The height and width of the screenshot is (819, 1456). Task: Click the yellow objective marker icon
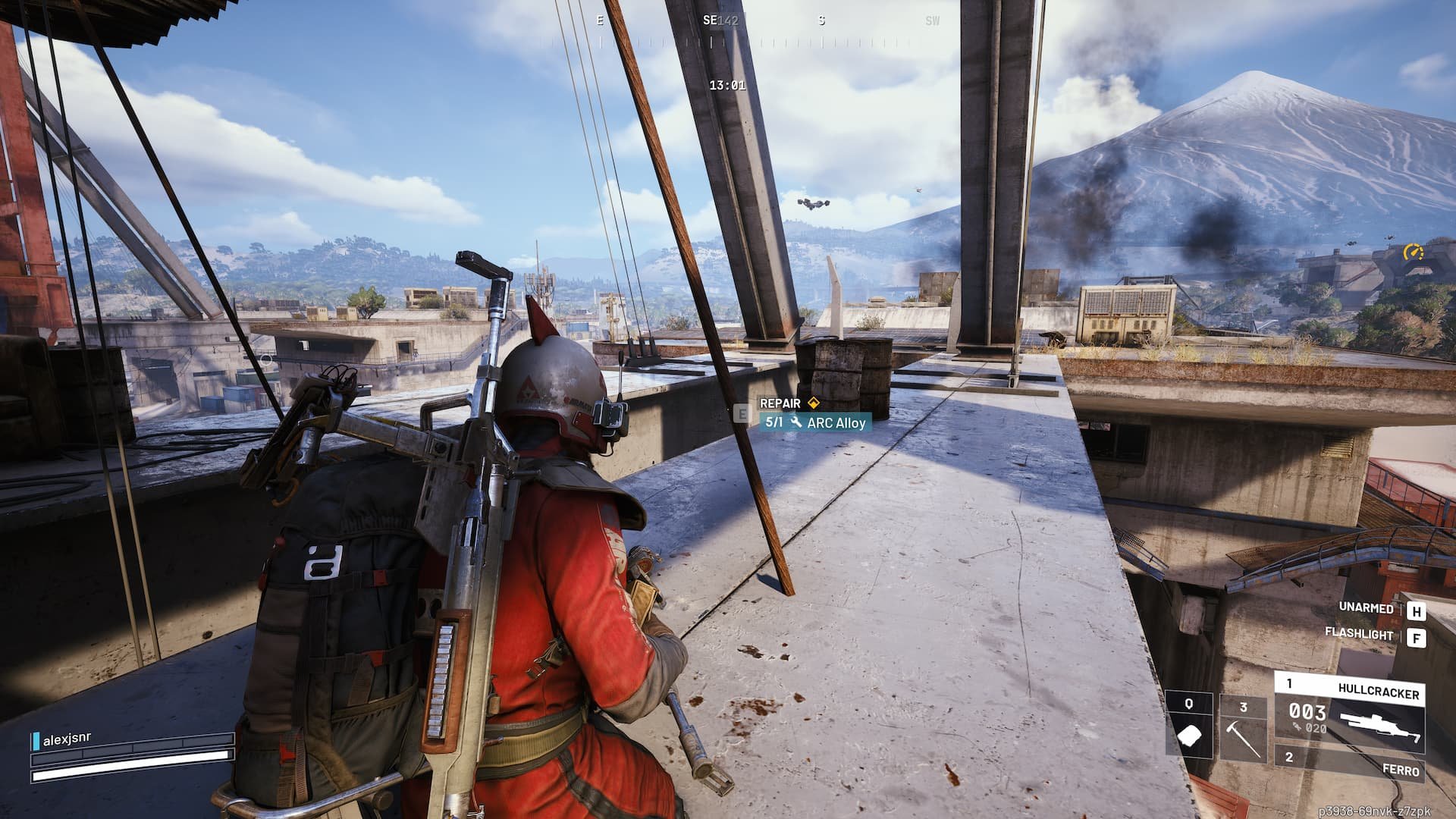pos(1413,251)
